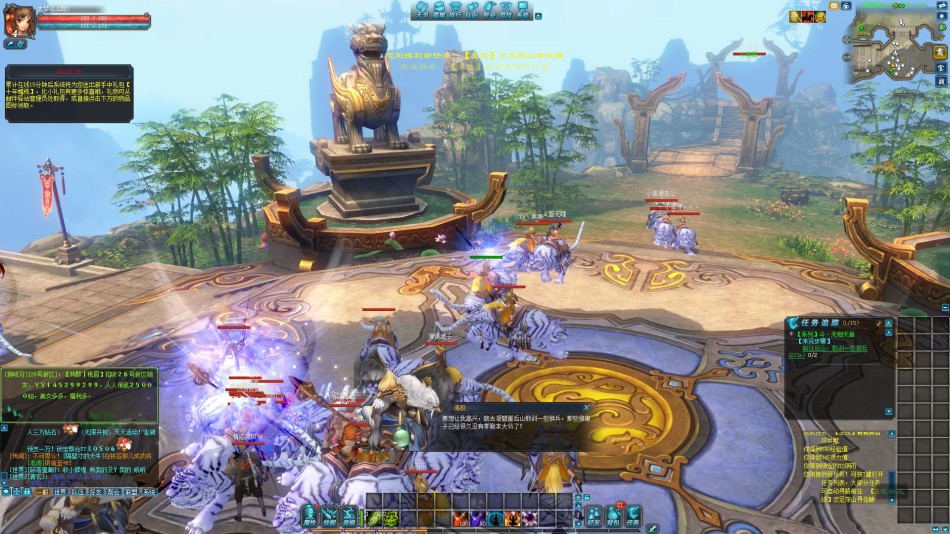Switch to the 世界 world chat tab
This screenshot has width=950, height=534.
pyautogui.click(x=60, y=493)
